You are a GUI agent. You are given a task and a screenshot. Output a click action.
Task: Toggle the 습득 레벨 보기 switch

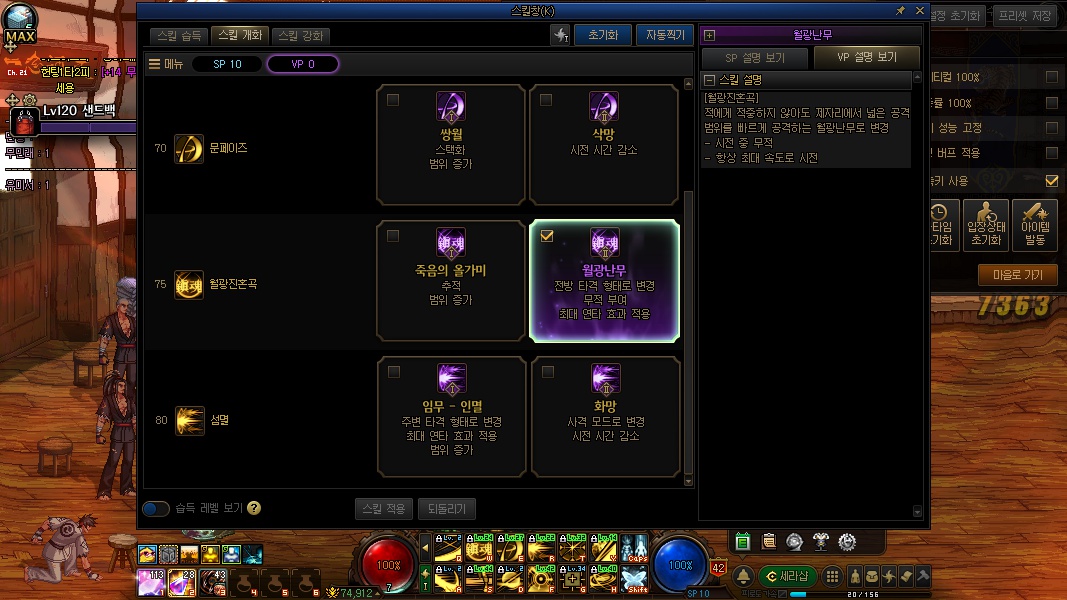[x=156, y=508]
